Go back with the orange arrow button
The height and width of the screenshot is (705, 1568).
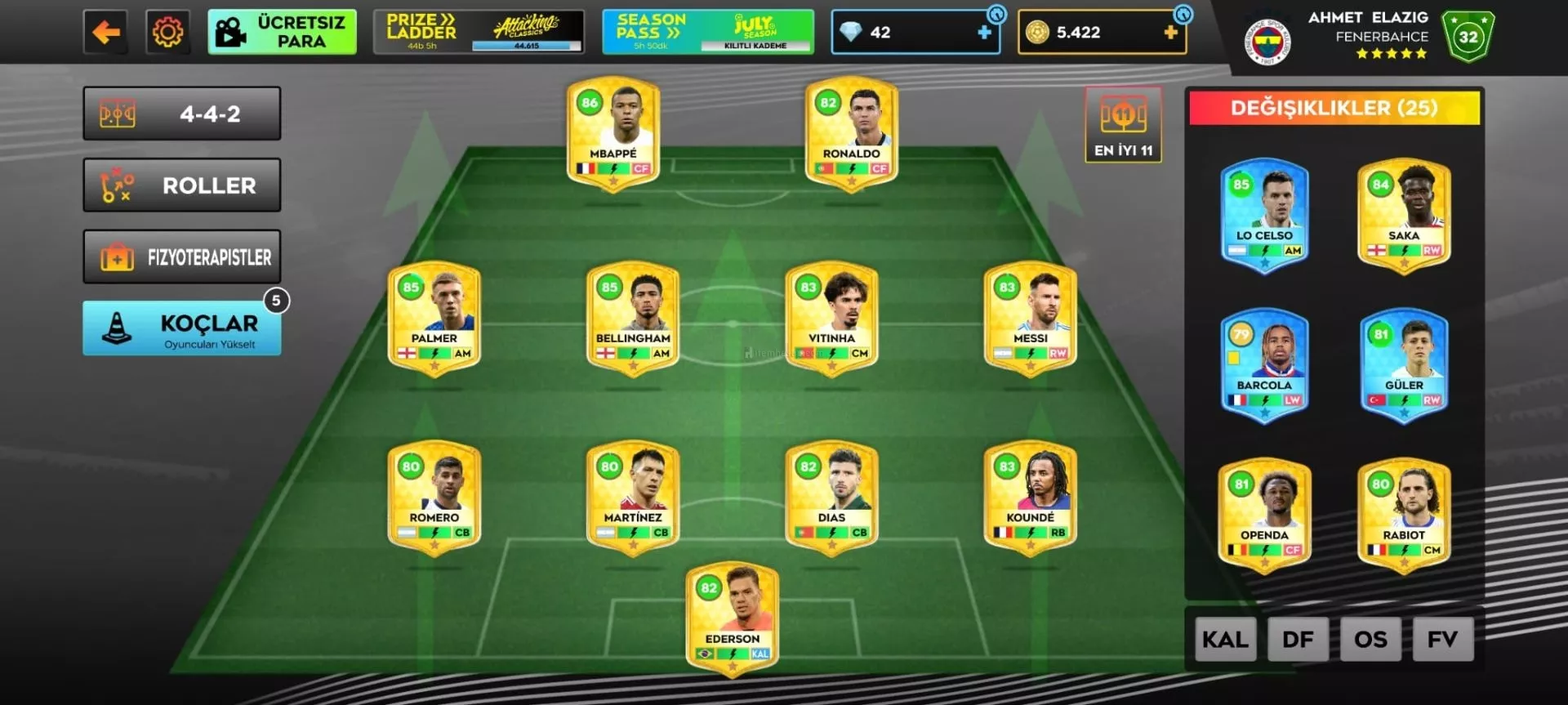pos(105,33)
